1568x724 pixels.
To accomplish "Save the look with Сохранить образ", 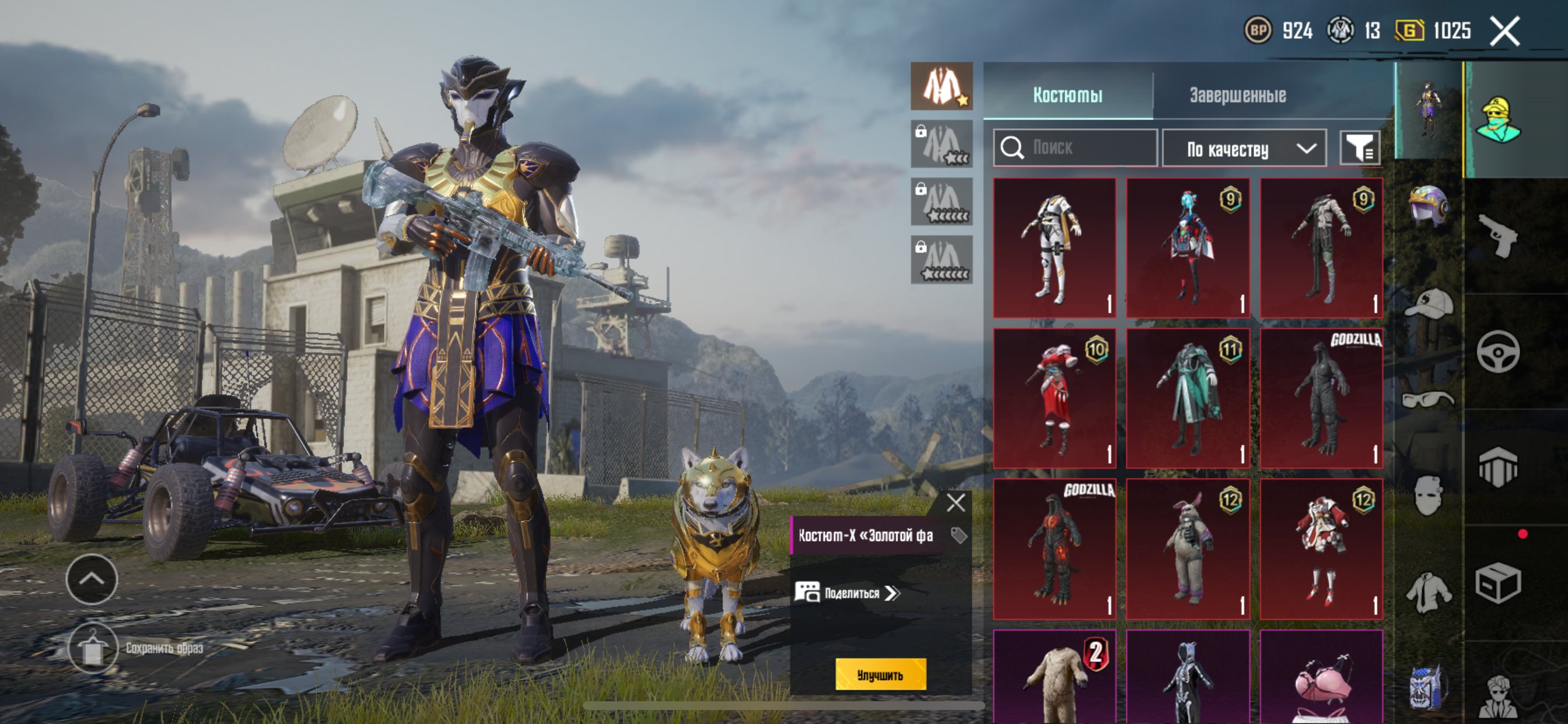I will point(93,648).
